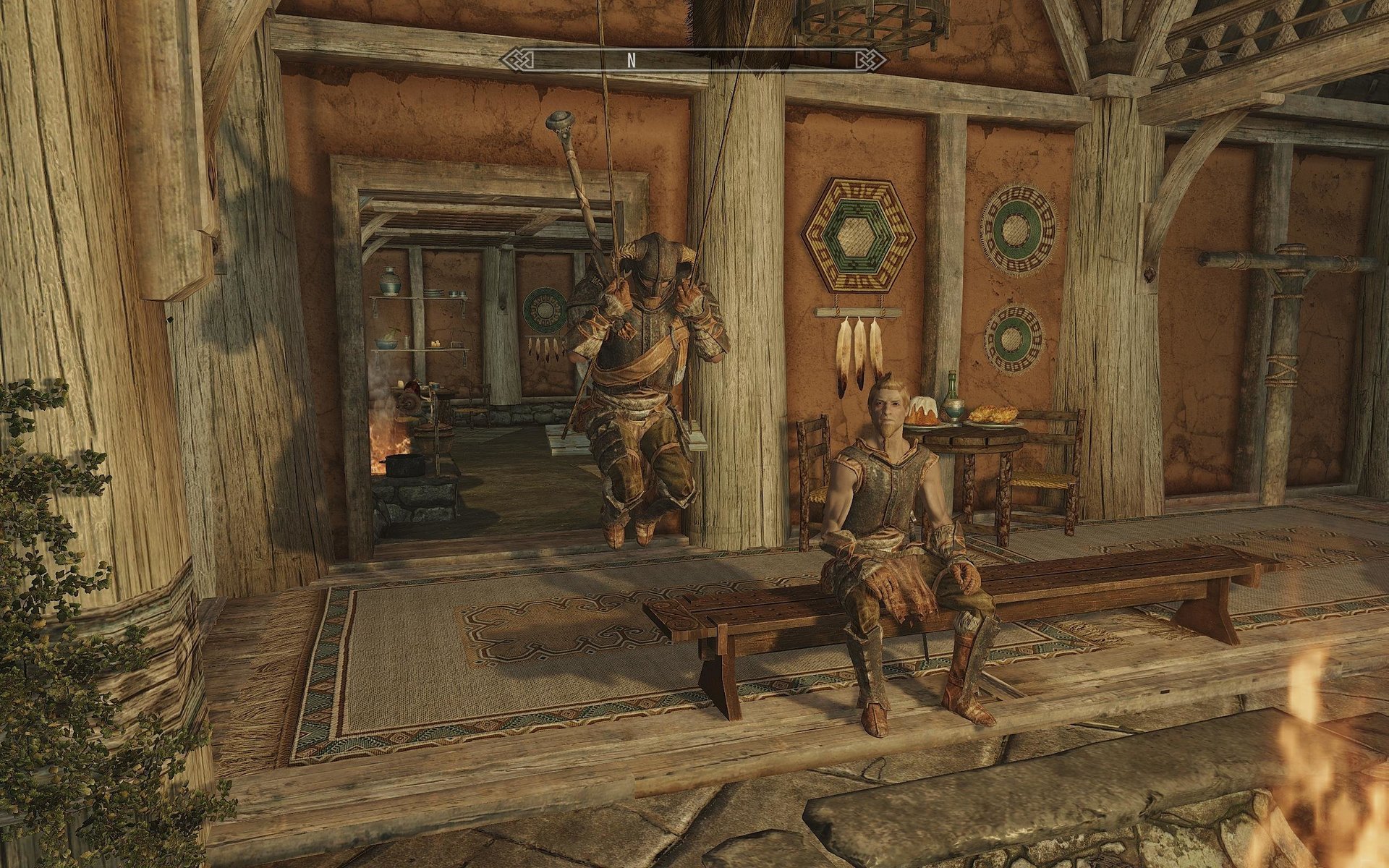Select the North marker on the compass
The height and width of the screenshot is (868, 1389).
(631, 61)
